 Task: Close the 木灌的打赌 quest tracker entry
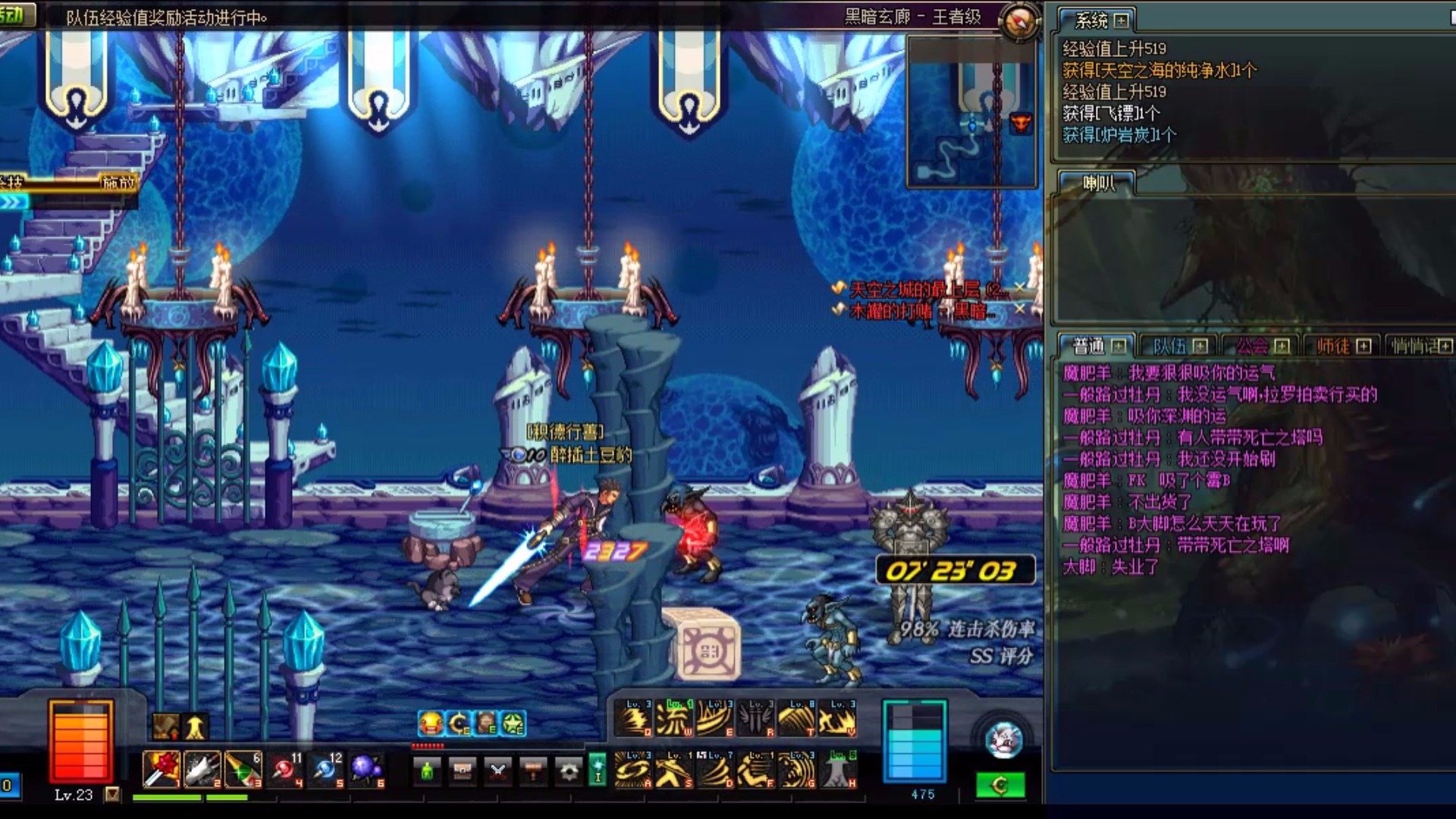click(1020, 309)
